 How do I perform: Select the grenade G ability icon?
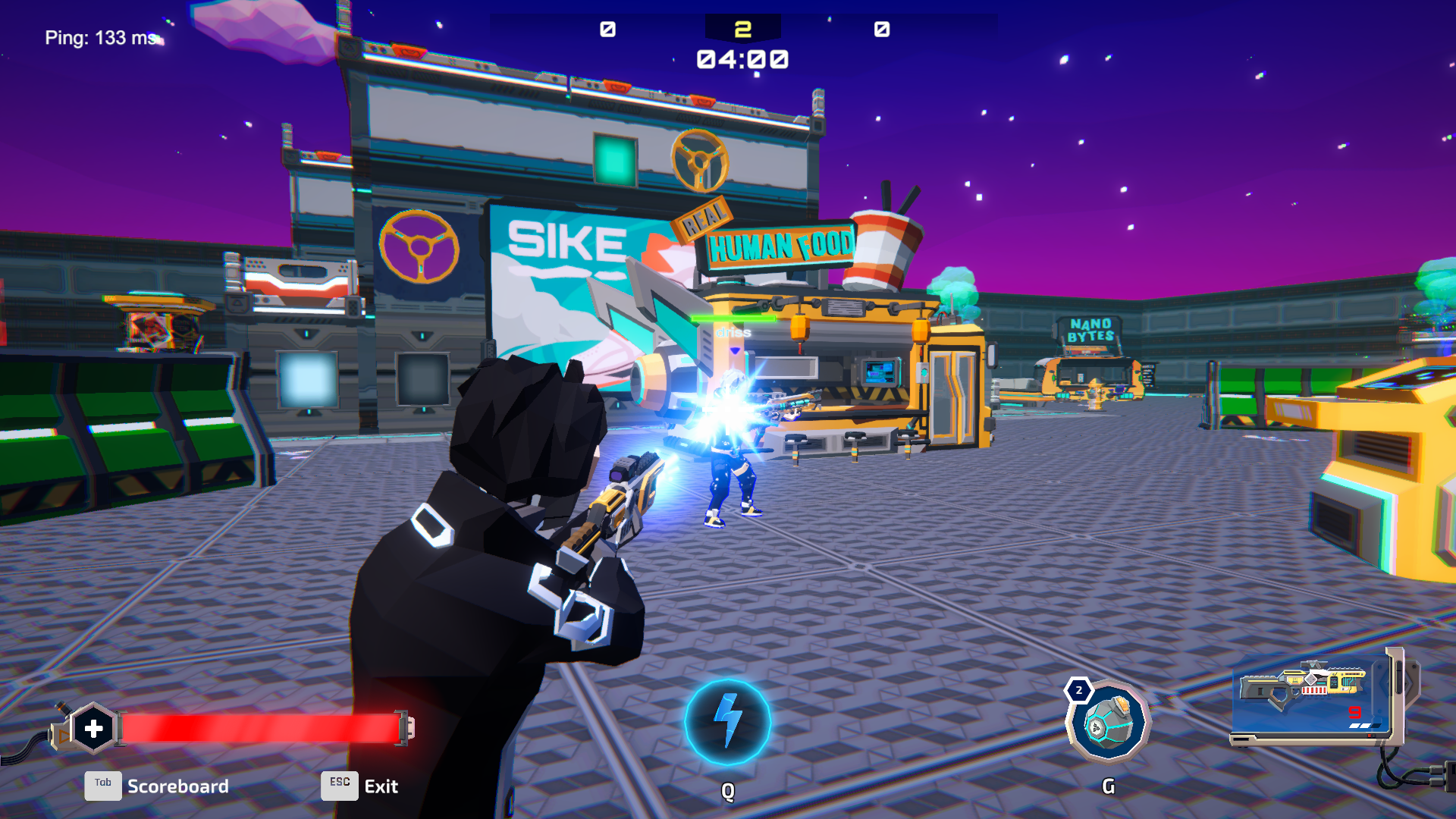1109,719
